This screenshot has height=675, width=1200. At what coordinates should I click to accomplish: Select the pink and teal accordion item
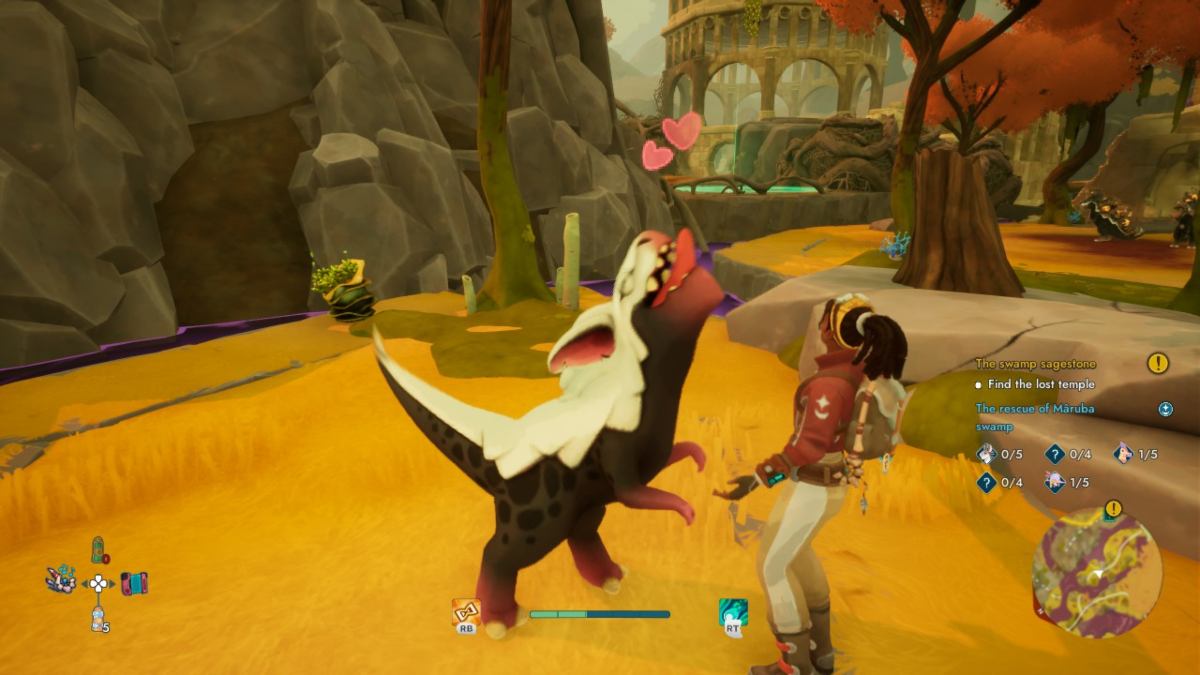[133, 582]
